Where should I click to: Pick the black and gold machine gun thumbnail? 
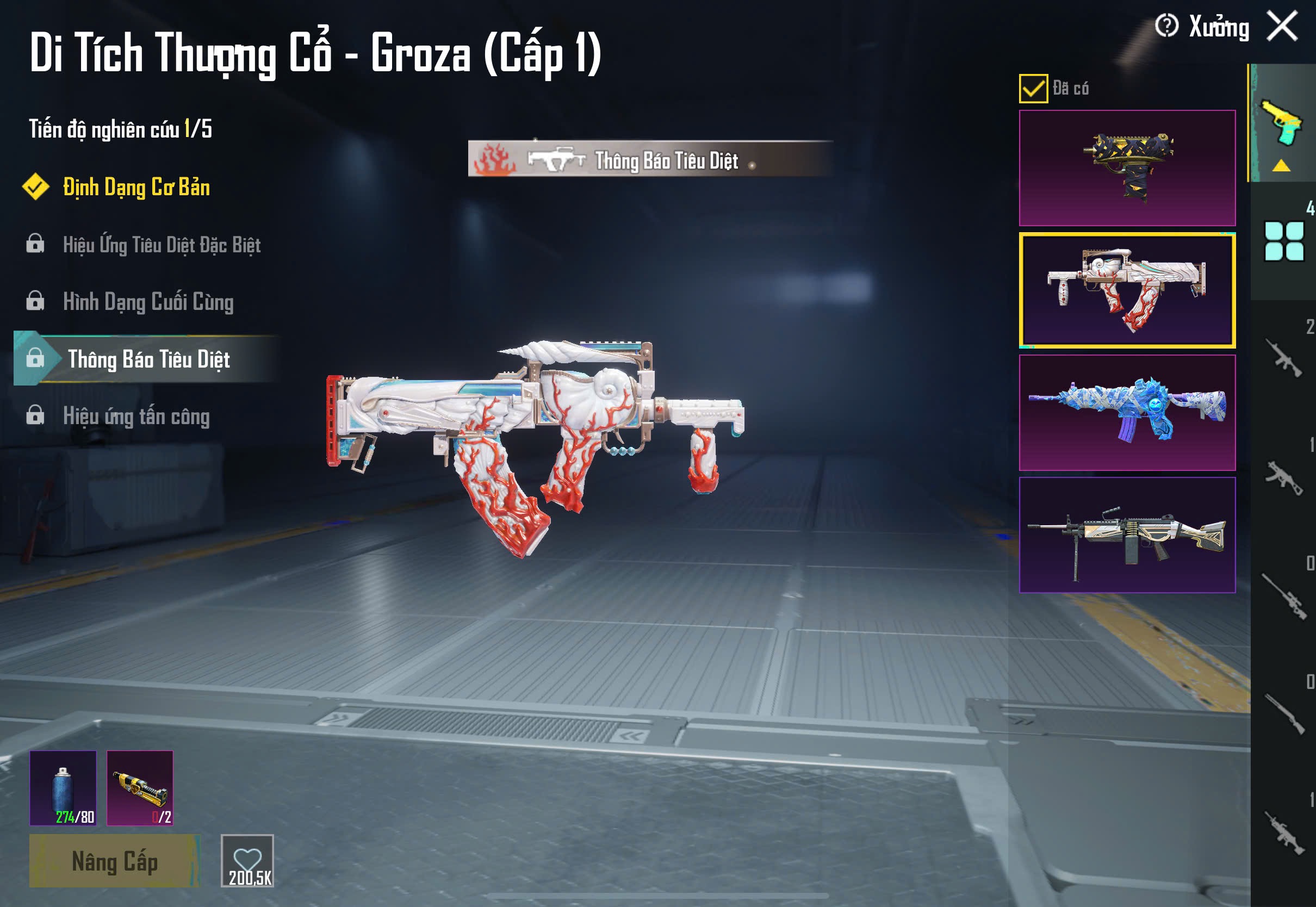tap(1127, 535)
